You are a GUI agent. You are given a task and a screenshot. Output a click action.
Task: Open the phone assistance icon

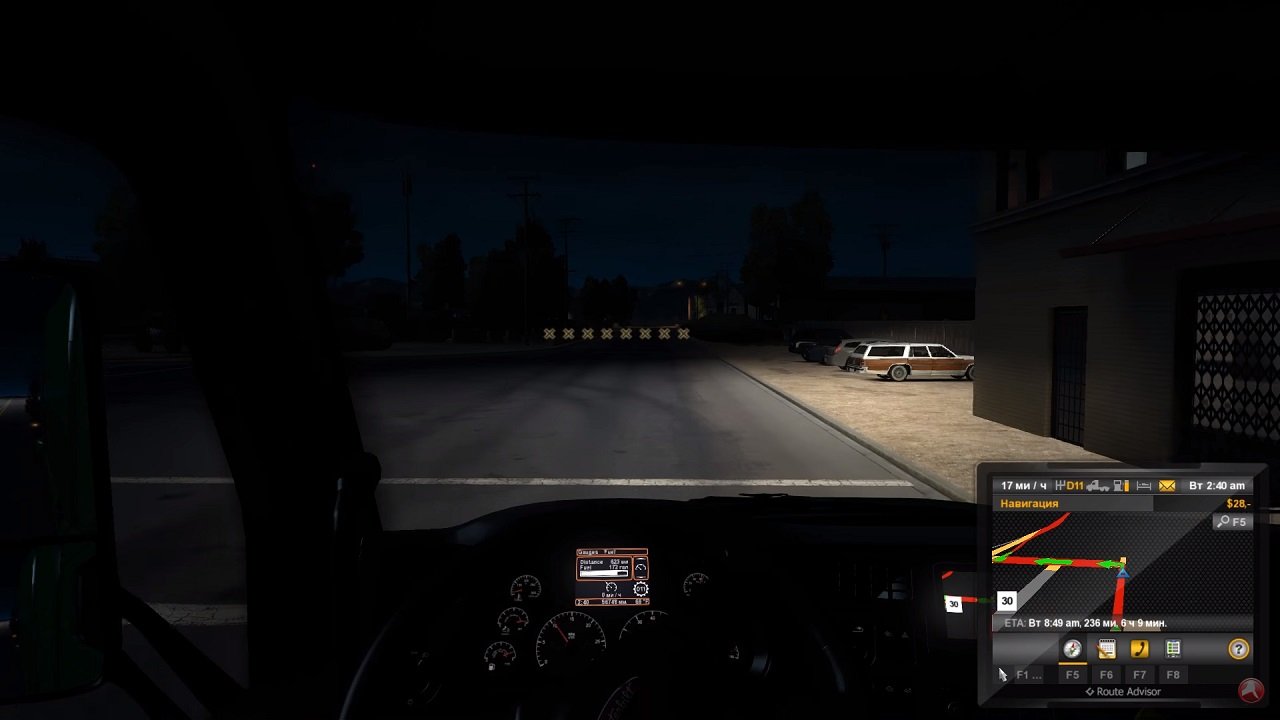click(x=1138, y=648)
